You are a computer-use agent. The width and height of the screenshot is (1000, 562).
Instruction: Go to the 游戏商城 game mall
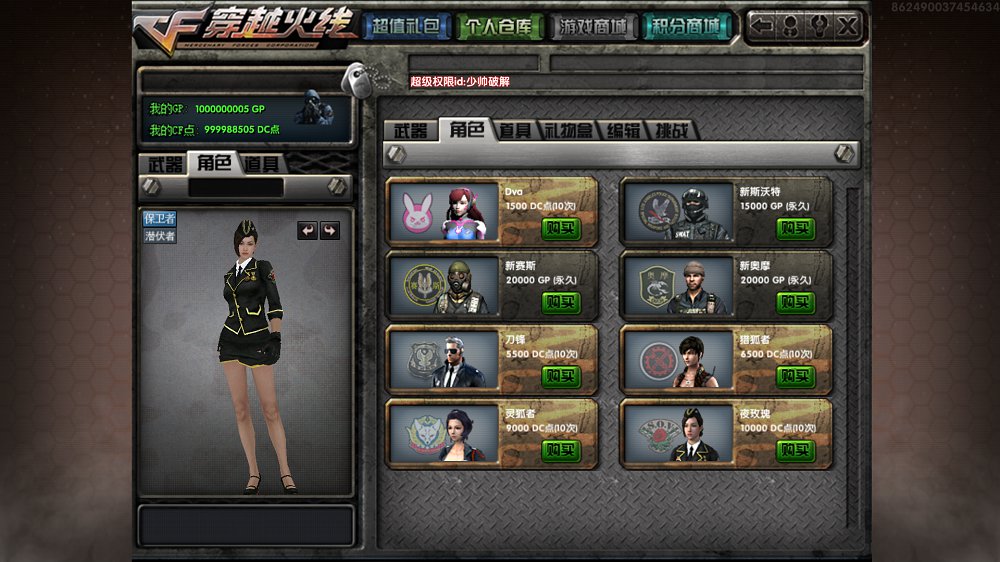coord(594,27)
